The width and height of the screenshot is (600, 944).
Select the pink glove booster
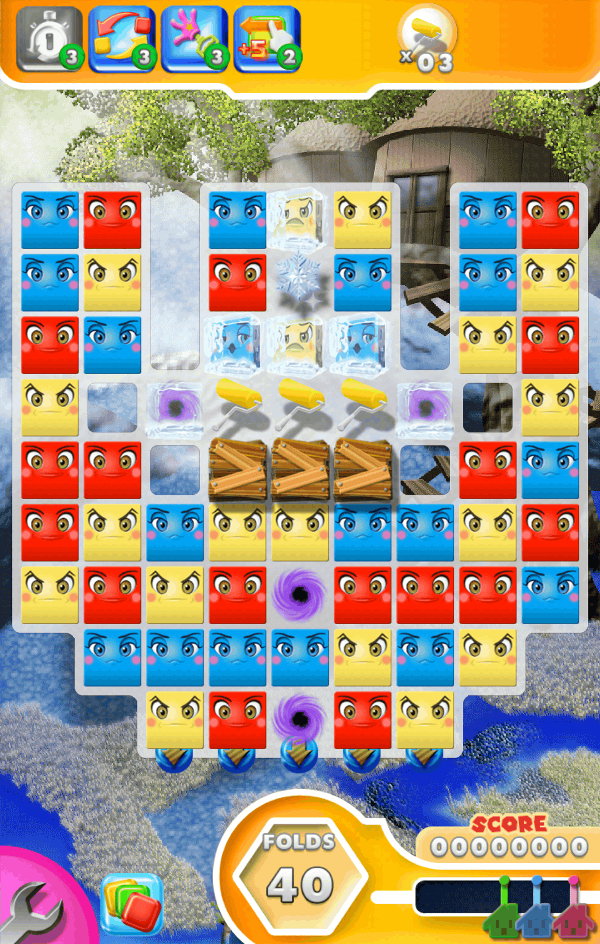coord(194,39)
